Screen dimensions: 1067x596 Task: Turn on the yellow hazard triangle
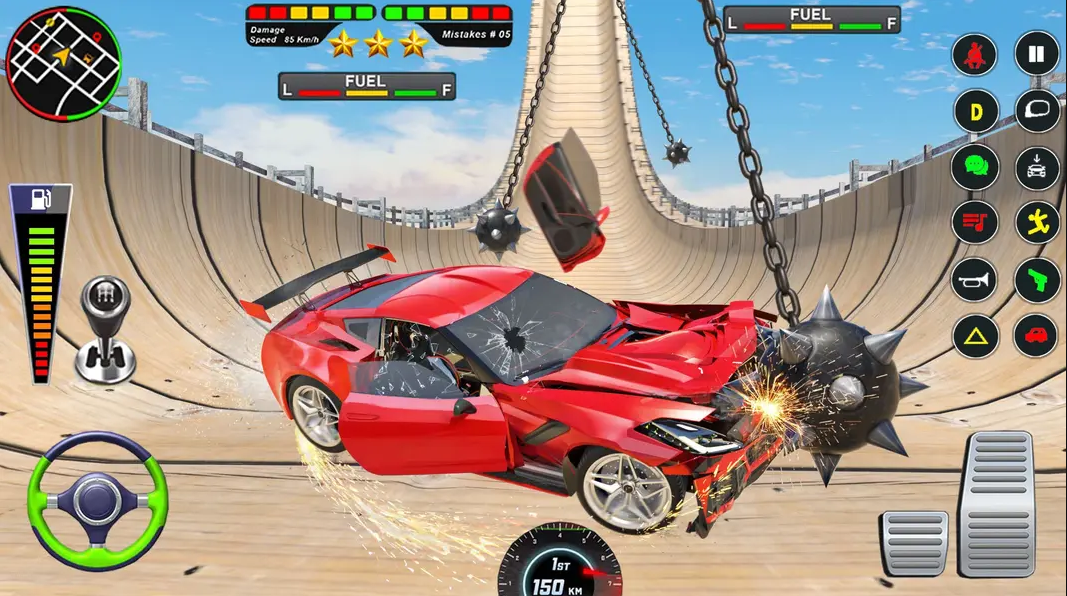coord(975,336)
